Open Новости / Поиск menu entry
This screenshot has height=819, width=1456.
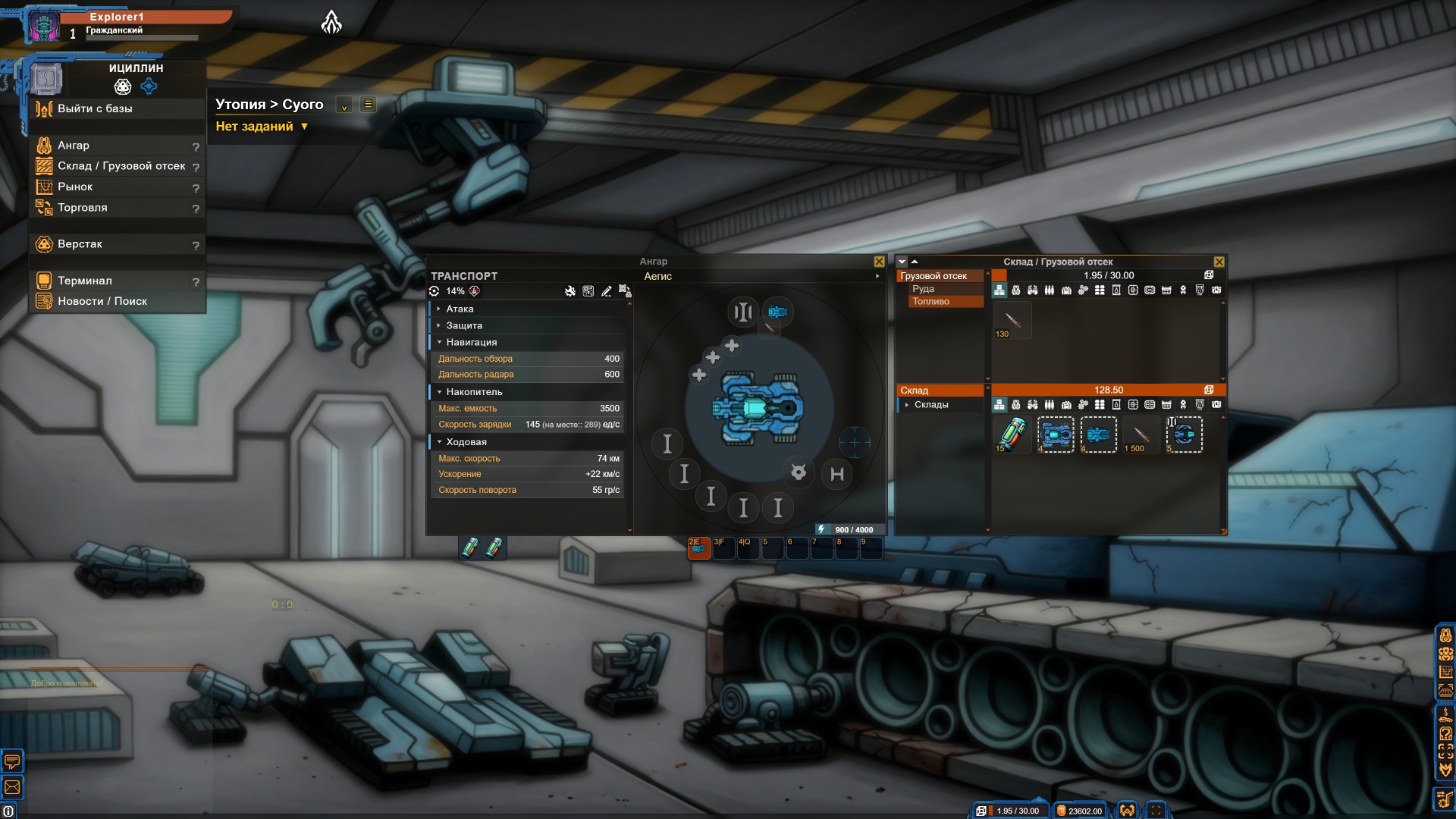point(102,301)
